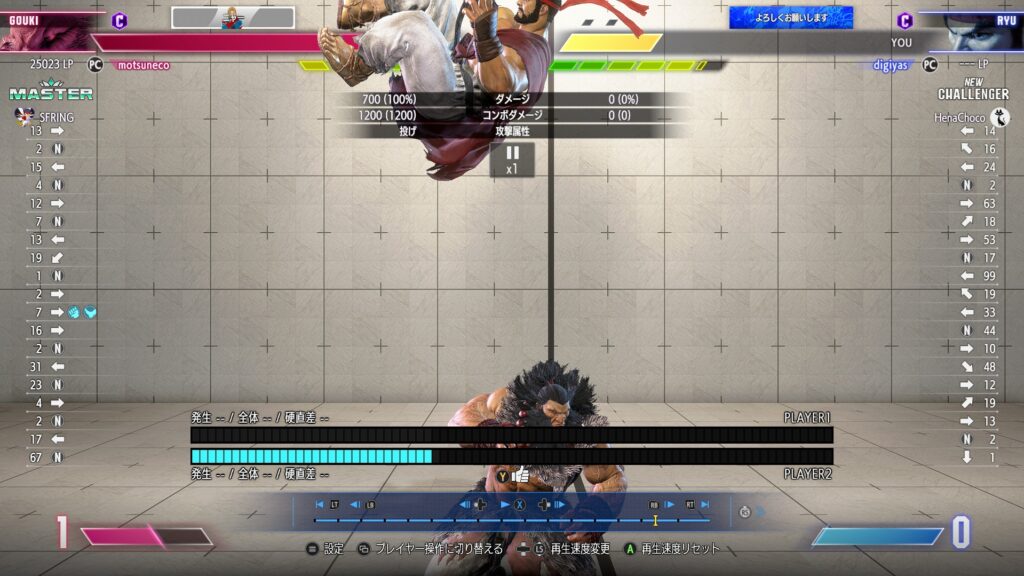Step the replay back one frame
1024x576 pixels.
[x=465, y=505]
